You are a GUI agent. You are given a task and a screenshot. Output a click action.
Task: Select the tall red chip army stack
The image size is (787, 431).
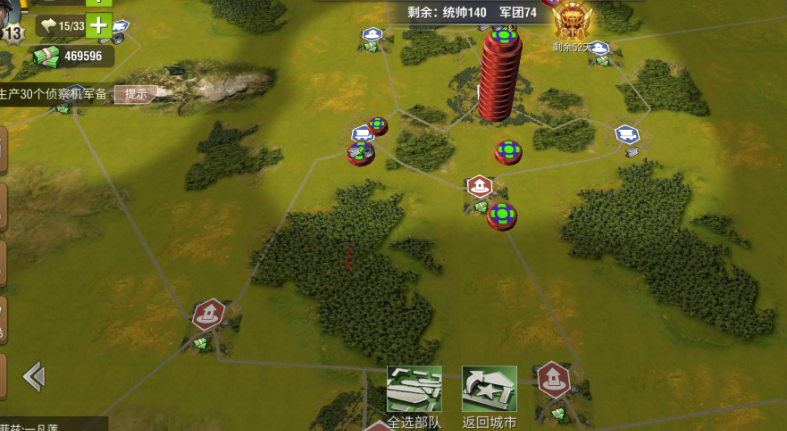tap(500, 75)
